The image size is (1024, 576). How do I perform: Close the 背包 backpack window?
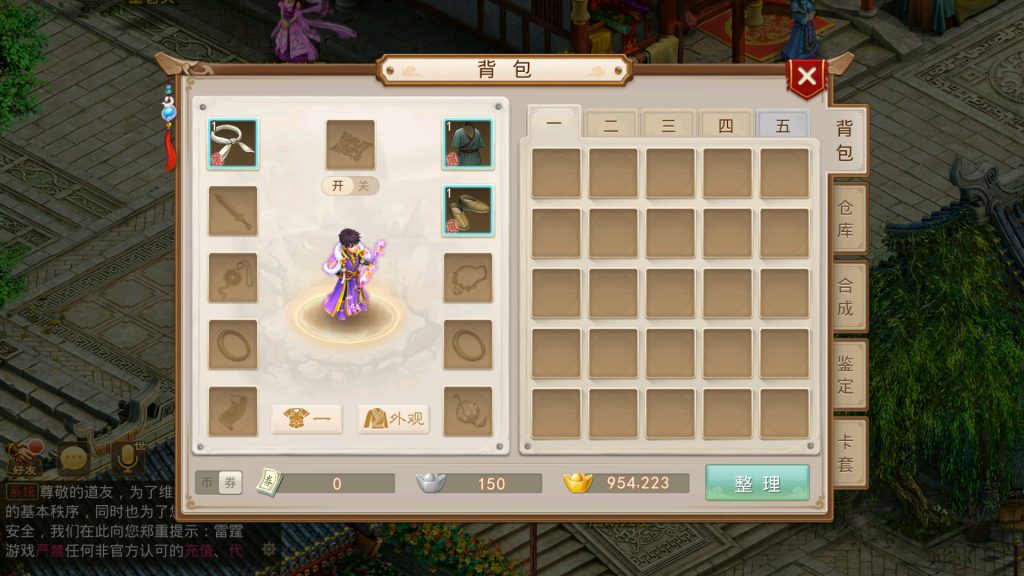(806, 77)
